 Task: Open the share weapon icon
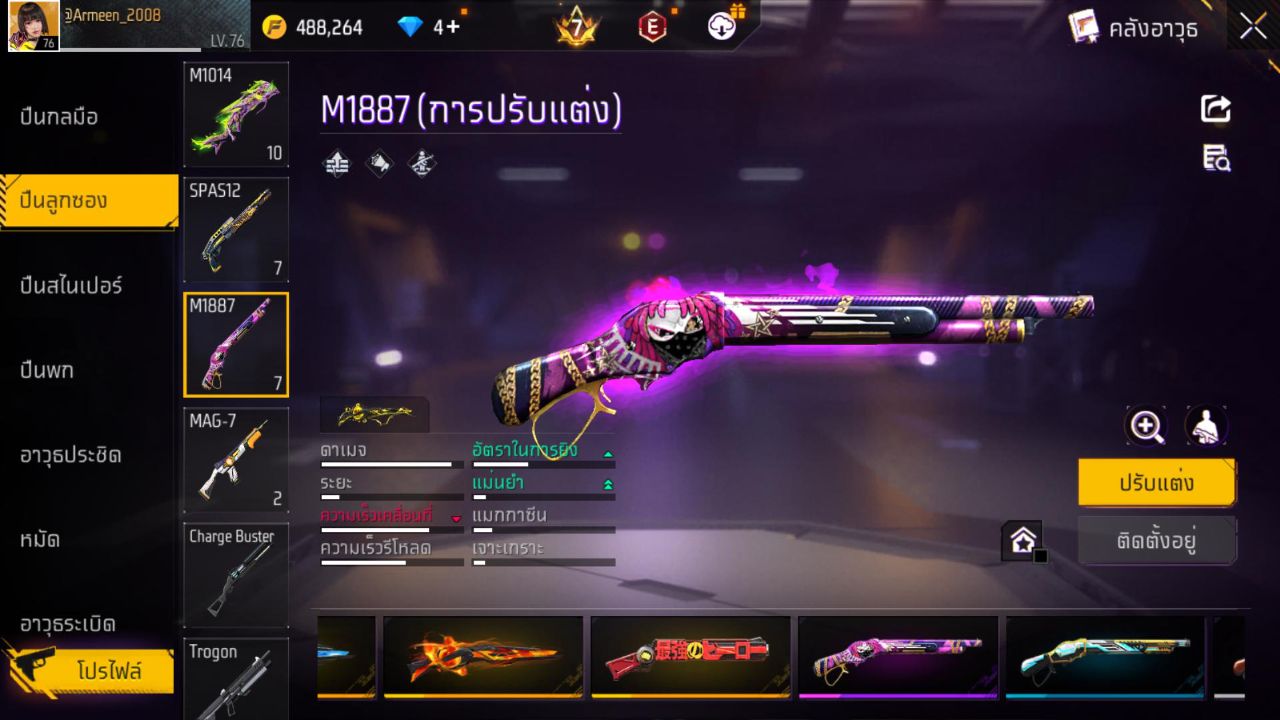[1215, 109]
